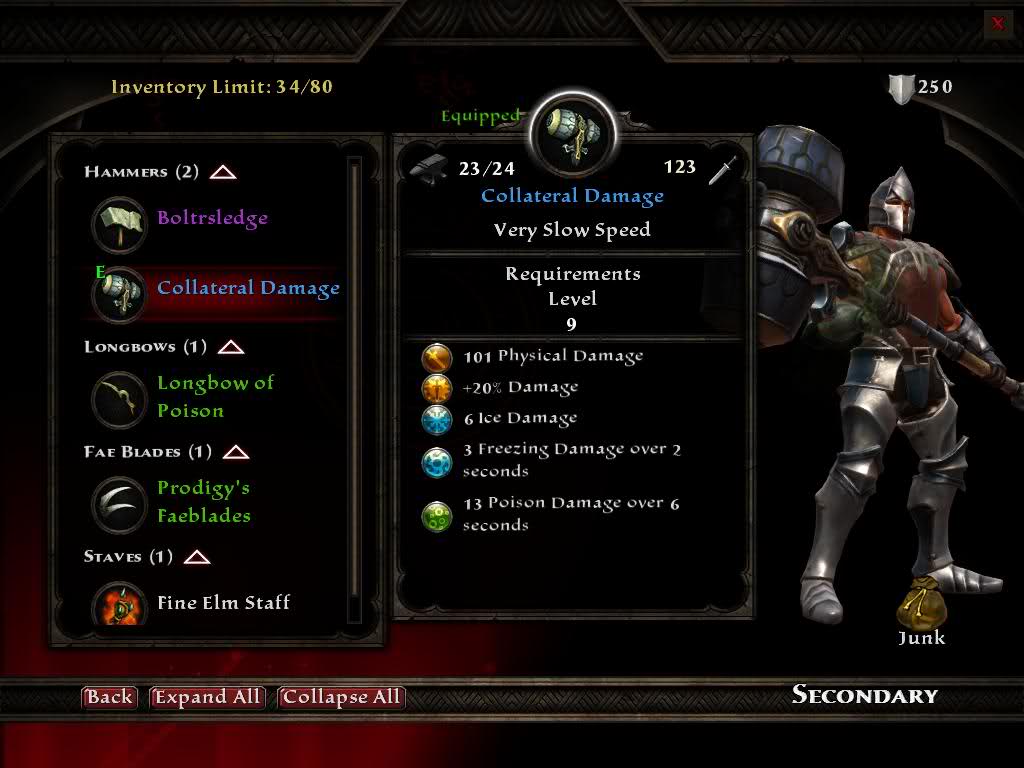1024x768 pixels.
Task: Click the inventory list scrollbar
Action: coord(354,390)
